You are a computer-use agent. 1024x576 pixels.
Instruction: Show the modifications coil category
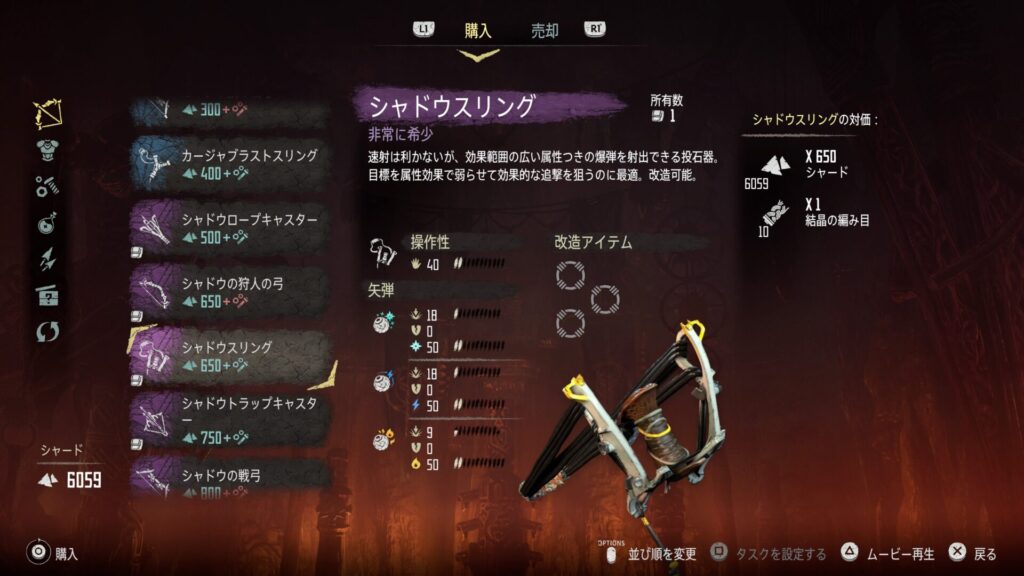47,186
